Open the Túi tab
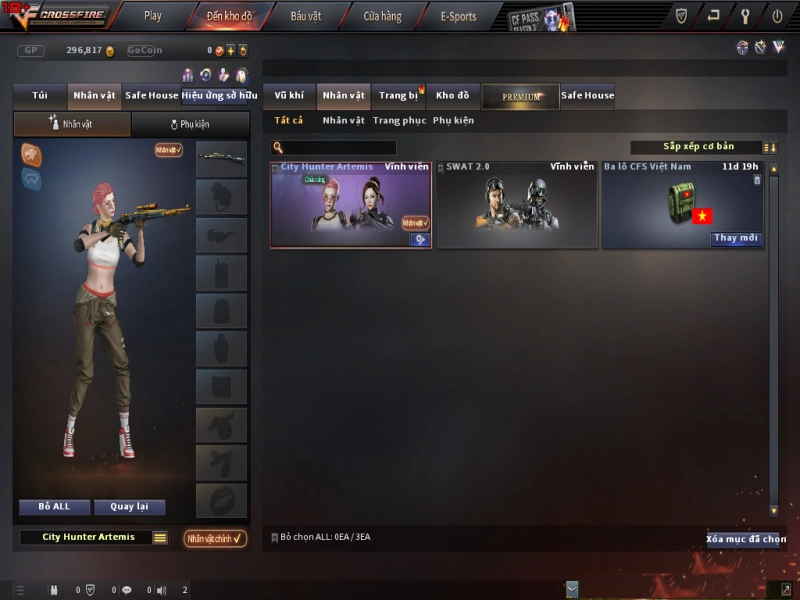 tap(40, 96)
